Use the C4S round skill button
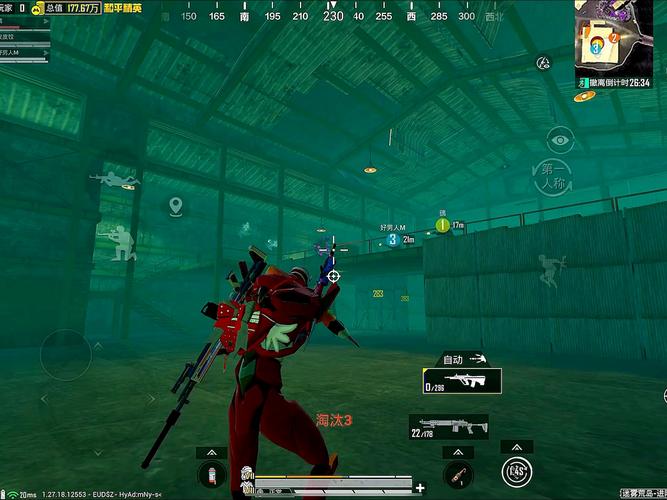 point(516,471)
